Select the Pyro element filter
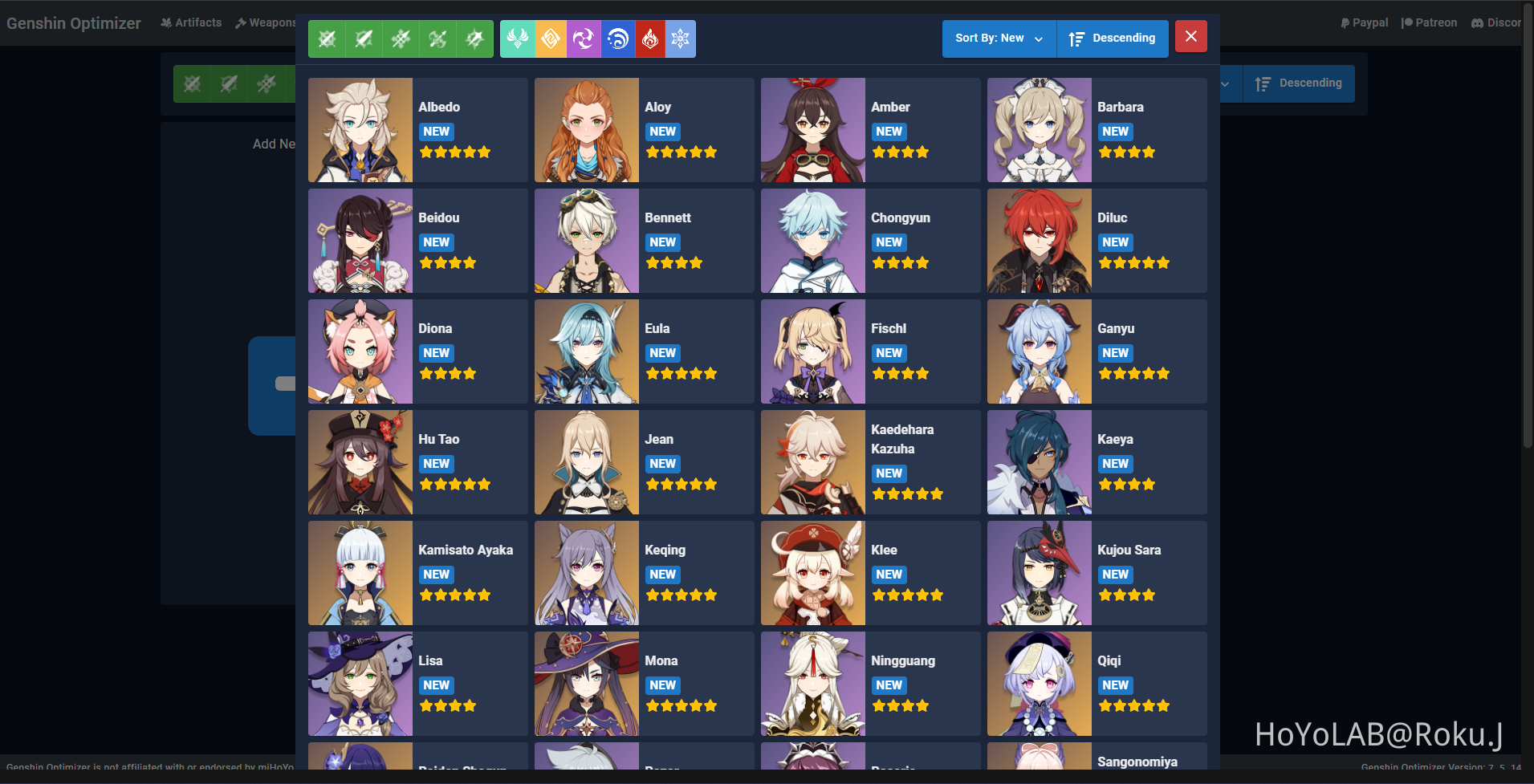This screenshot has height=784, width=1534. (650, 39)
